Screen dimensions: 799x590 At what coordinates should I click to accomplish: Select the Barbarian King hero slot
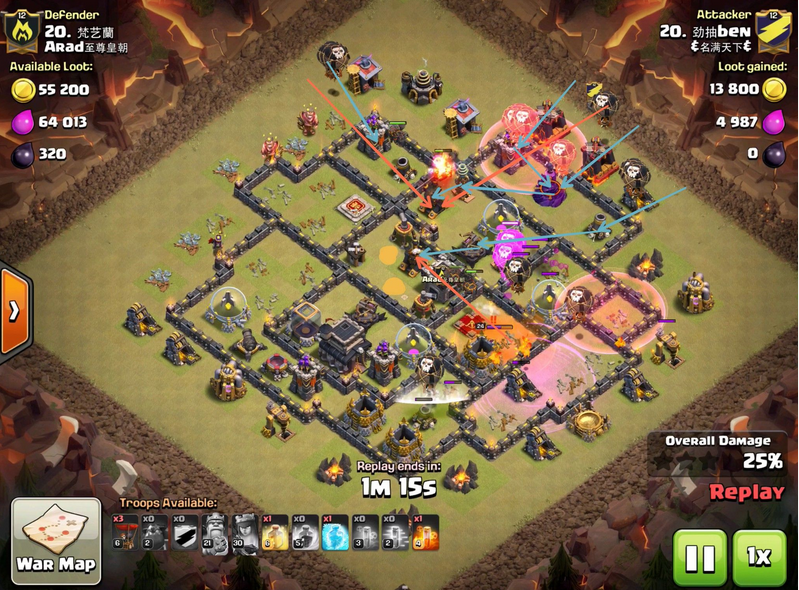214,532
